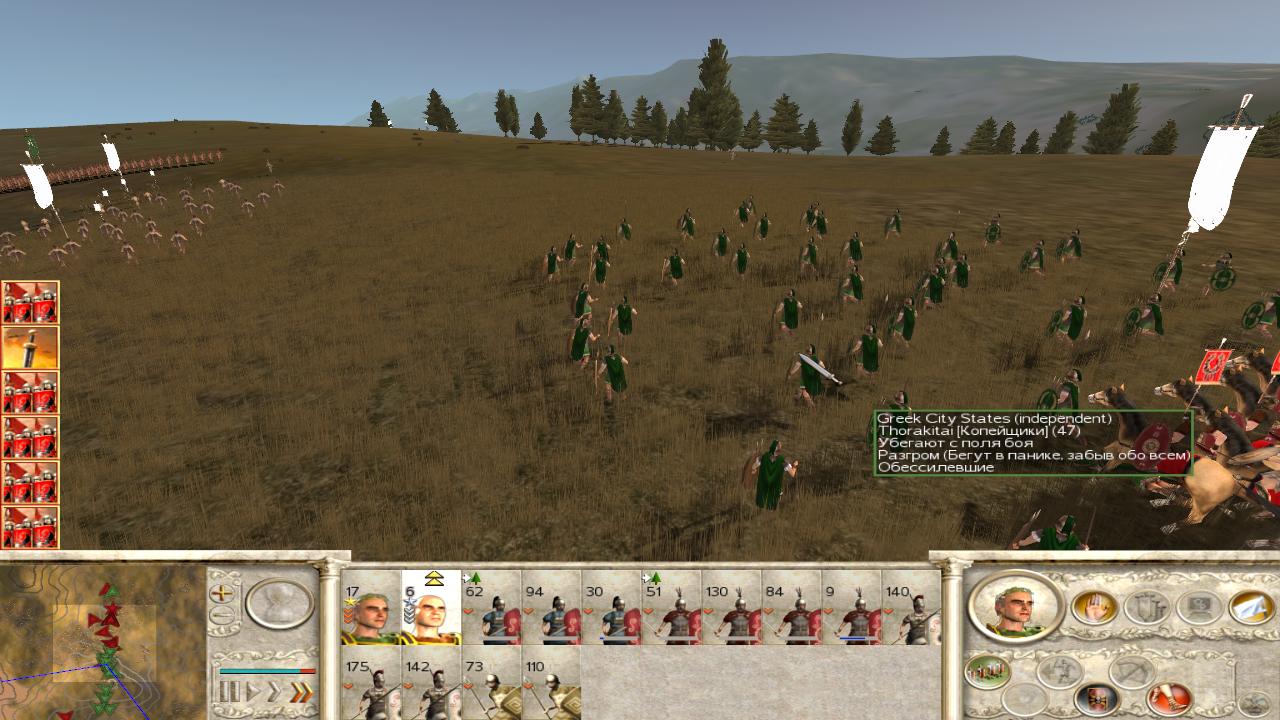Select the unit card with 130 soldiers
This screenshot has width=1280, height=720.
point(731,608)
